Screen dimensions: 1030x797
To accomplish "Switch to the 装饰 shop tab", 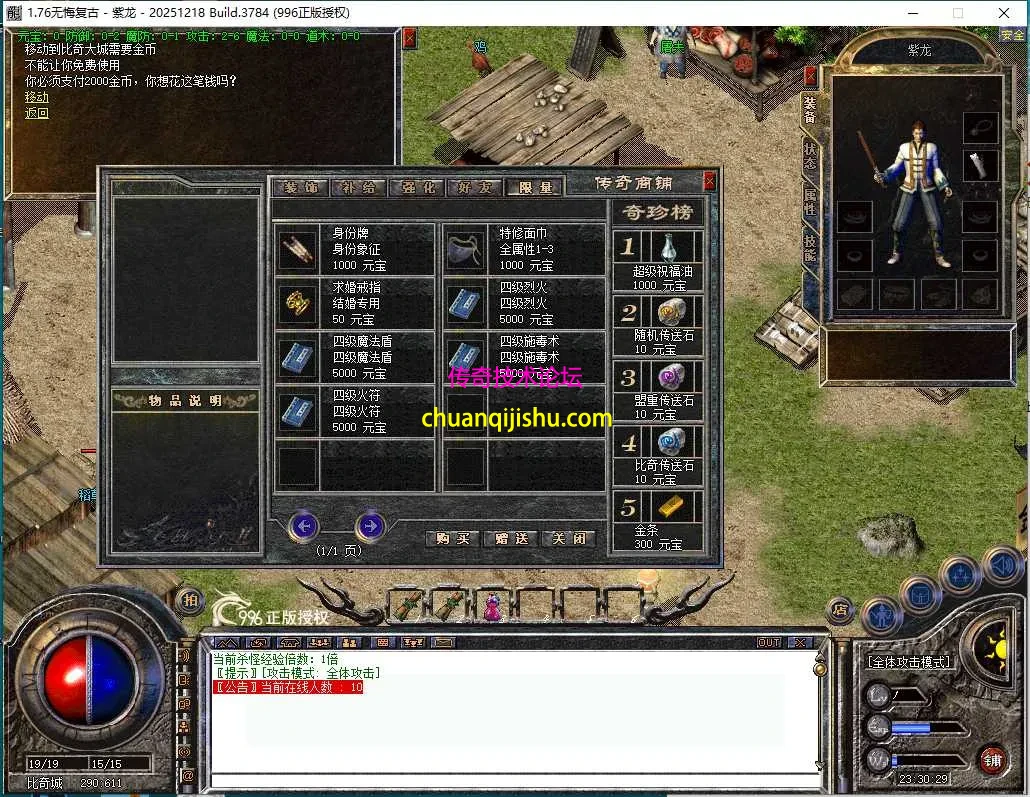I will tap(300, 187).
